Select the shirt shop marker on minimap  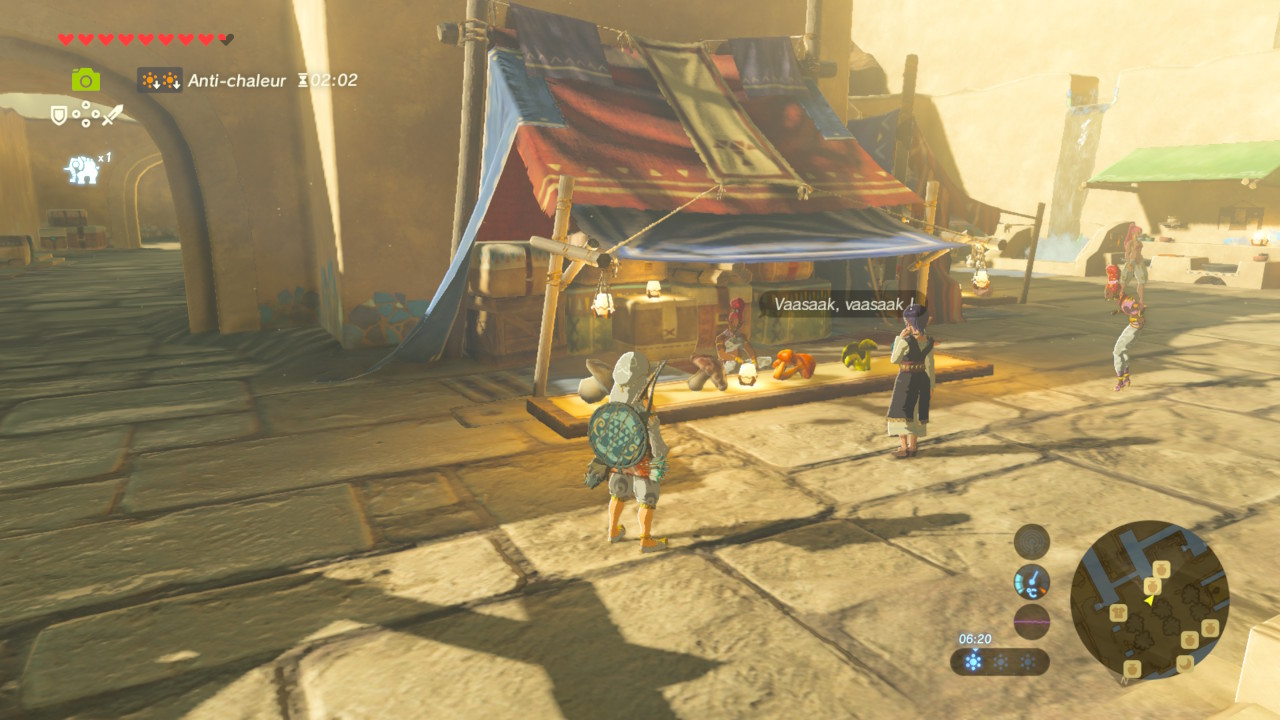click(x=1118, y=612)
